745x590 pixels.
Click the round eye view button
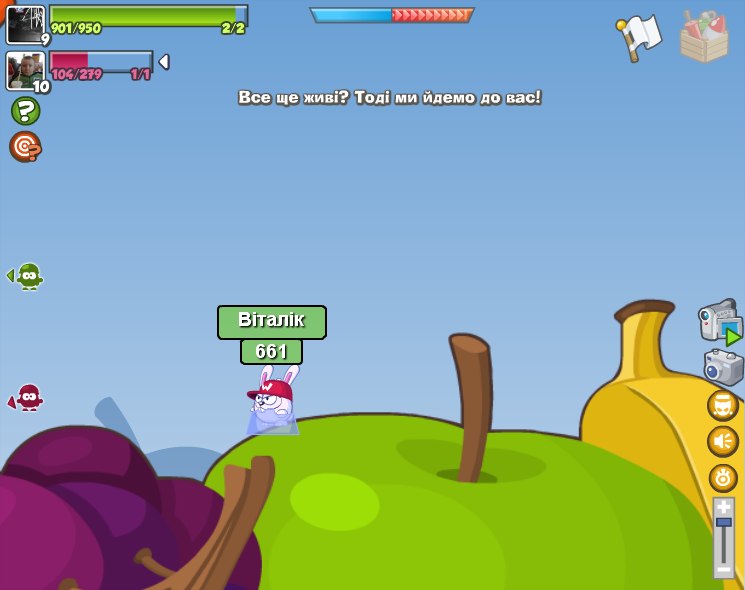[x=722, y=477]
